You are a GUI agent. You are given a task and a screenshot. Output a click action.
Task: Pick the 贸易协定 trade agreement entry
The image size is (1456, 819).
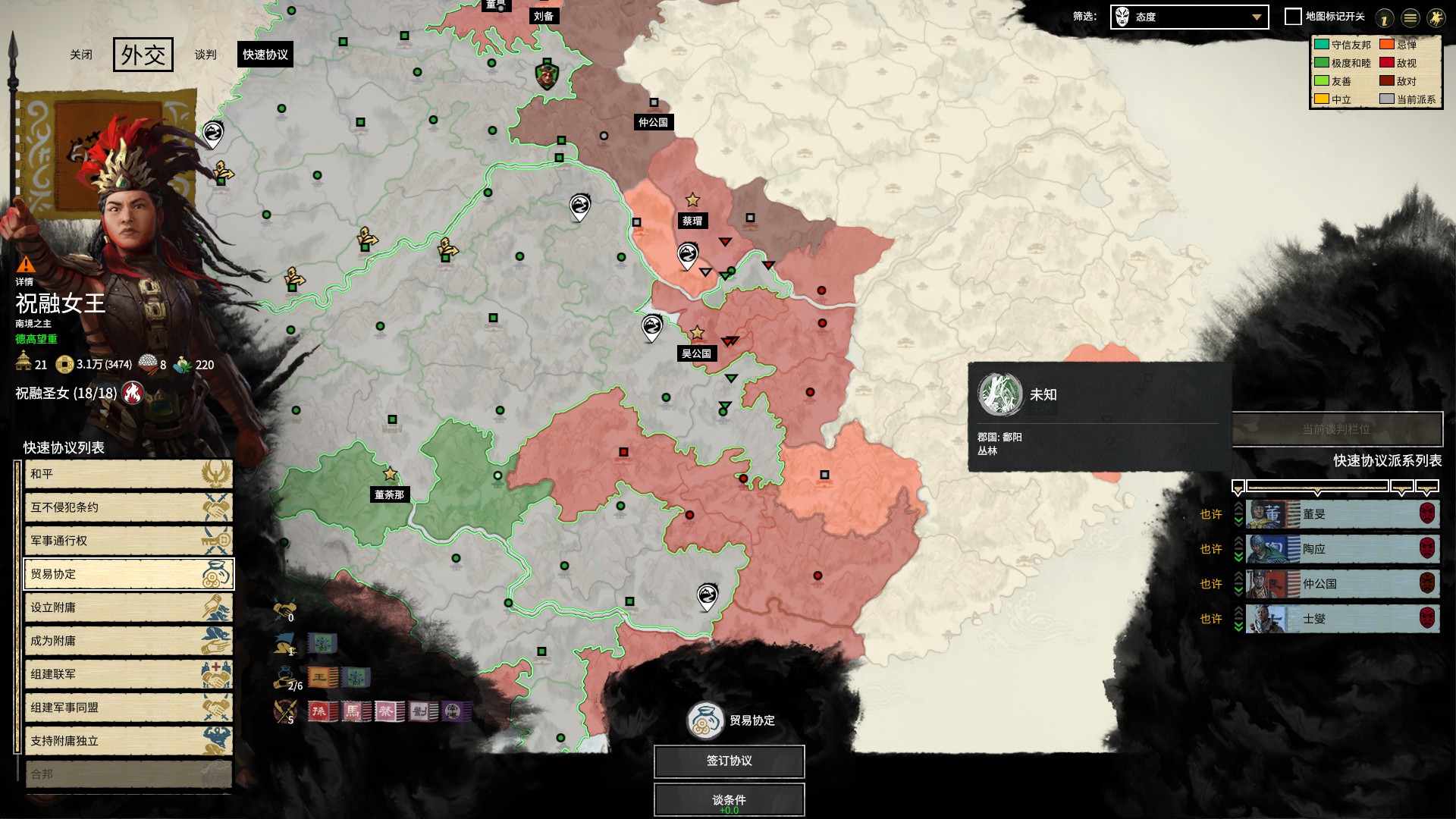128,574
